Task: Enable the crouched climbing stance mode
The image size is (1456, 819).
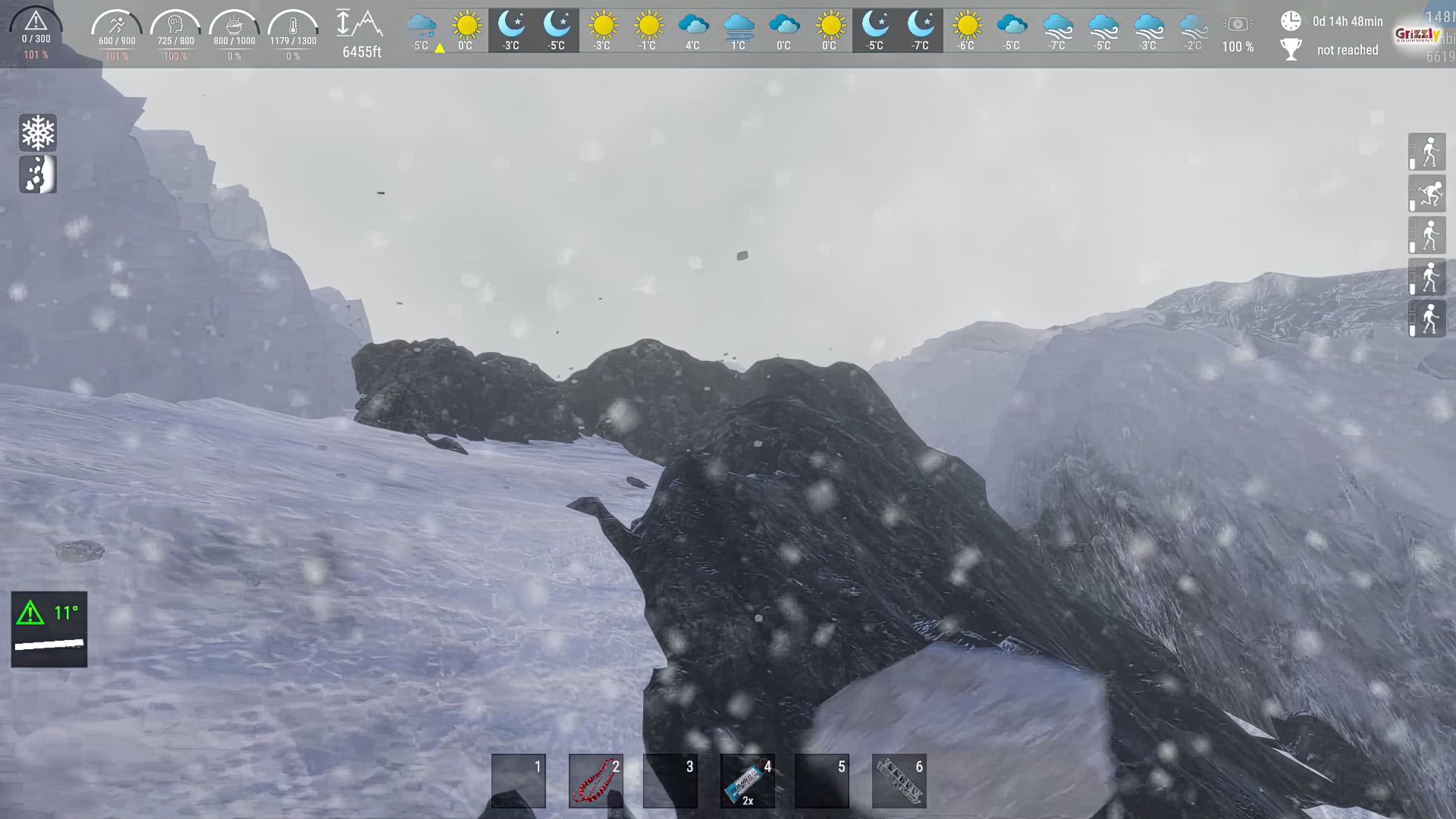Action: point(1426,193)
